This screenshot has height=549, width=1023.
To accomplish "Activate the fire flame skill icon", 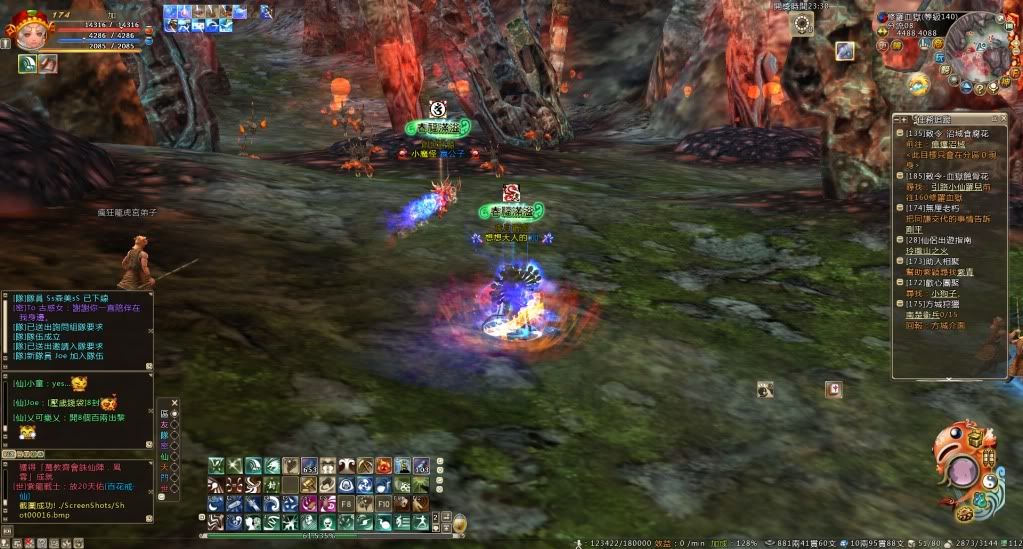I will click(x=384, y=466).
